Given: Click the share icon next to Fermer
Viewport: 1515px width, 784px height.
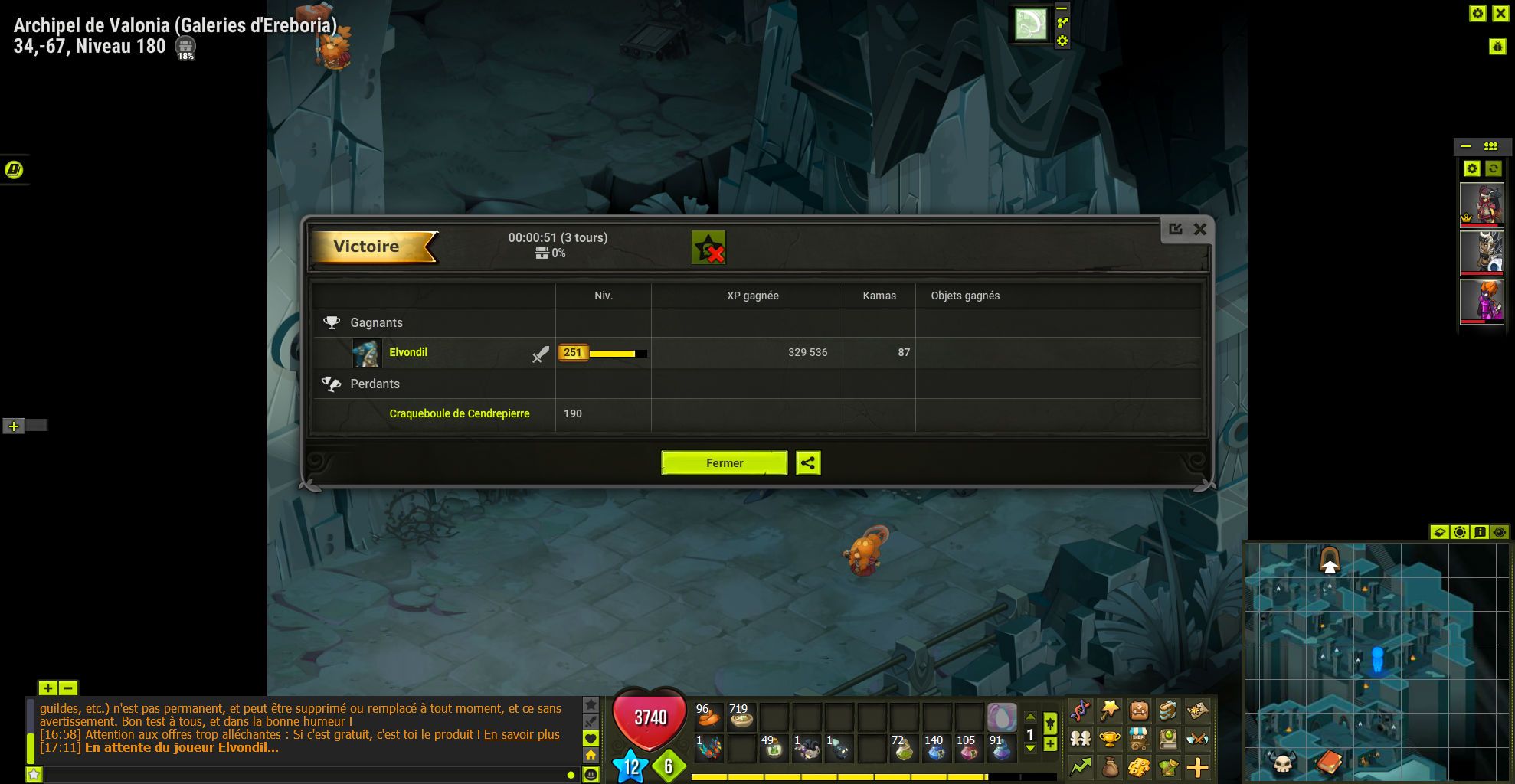Looking at the screenshot, I should pyautogui.click(x=808, y=463).
